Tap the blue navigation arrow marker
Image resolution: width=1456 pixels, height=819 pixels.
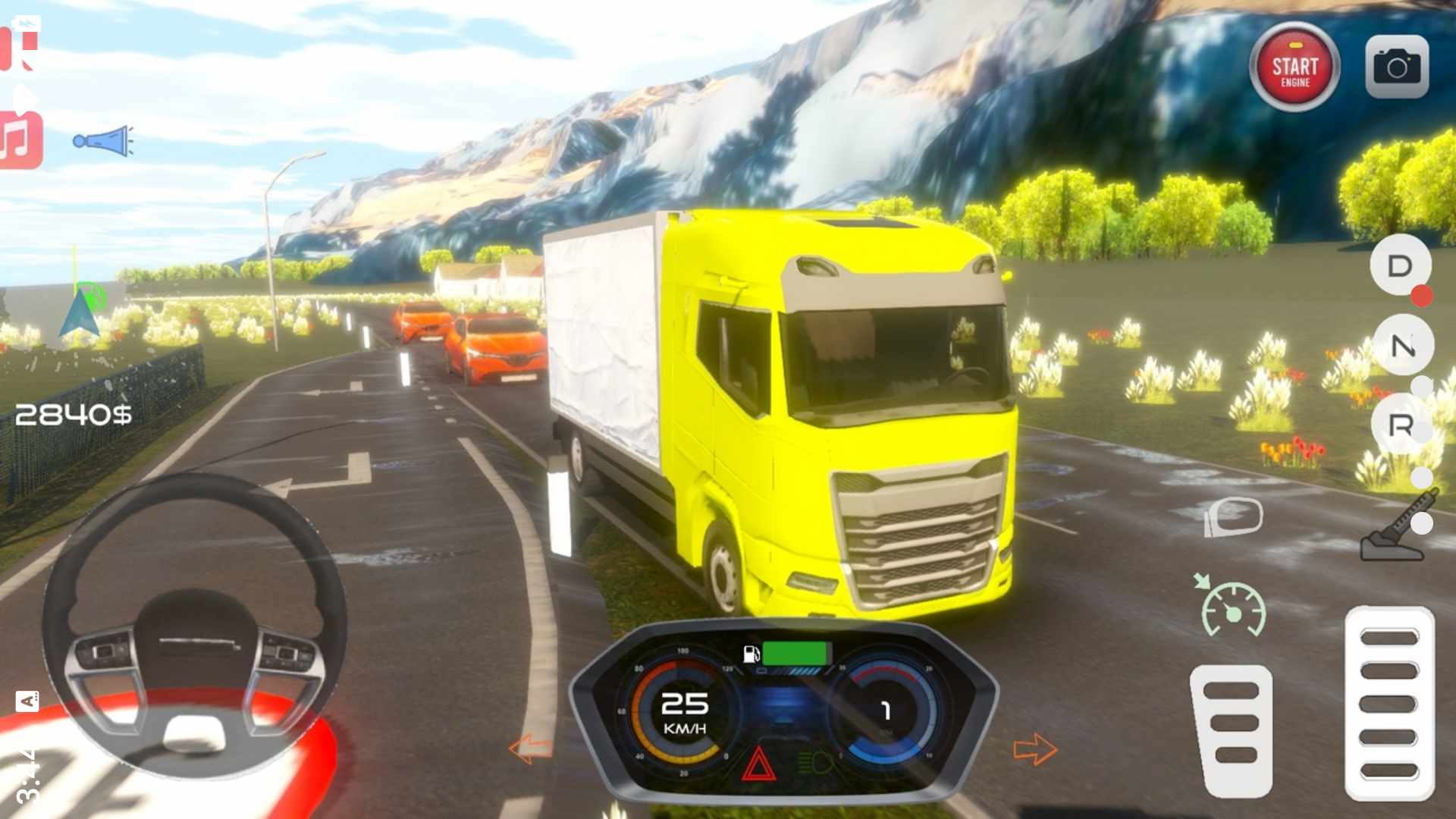[79, 312]
